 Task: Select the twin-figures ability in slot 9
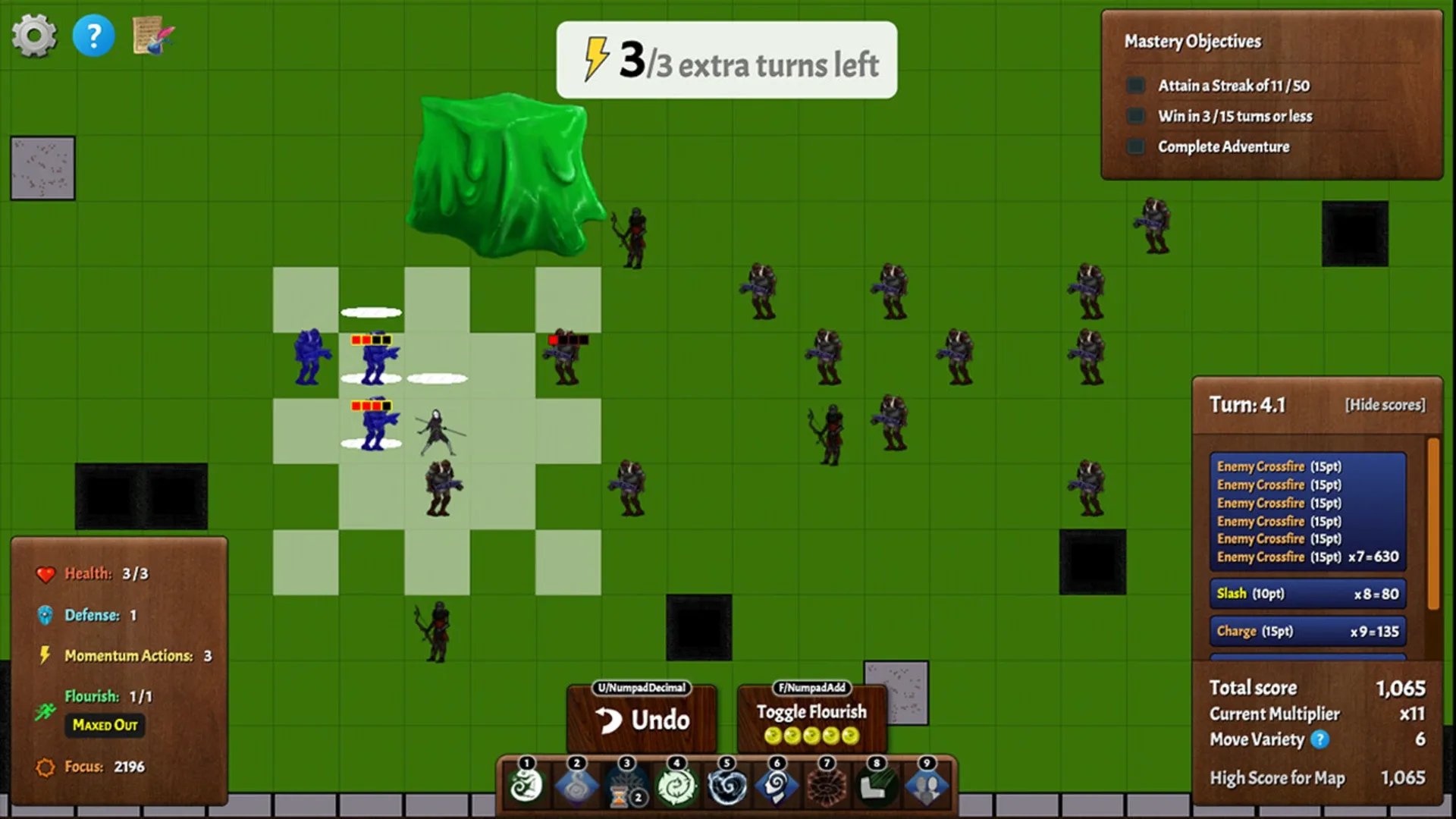coord(927,786)
